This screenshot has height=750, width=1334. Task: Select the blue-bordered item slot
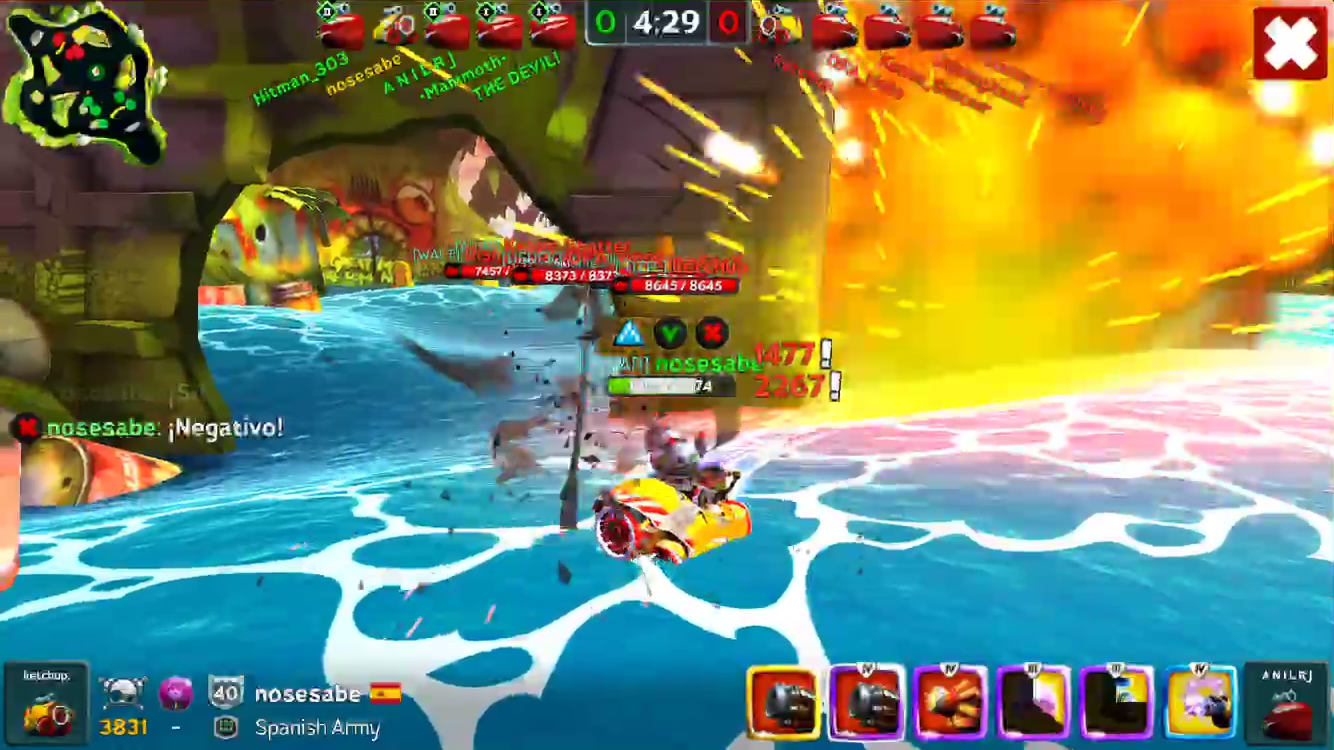coord(1200,703)
